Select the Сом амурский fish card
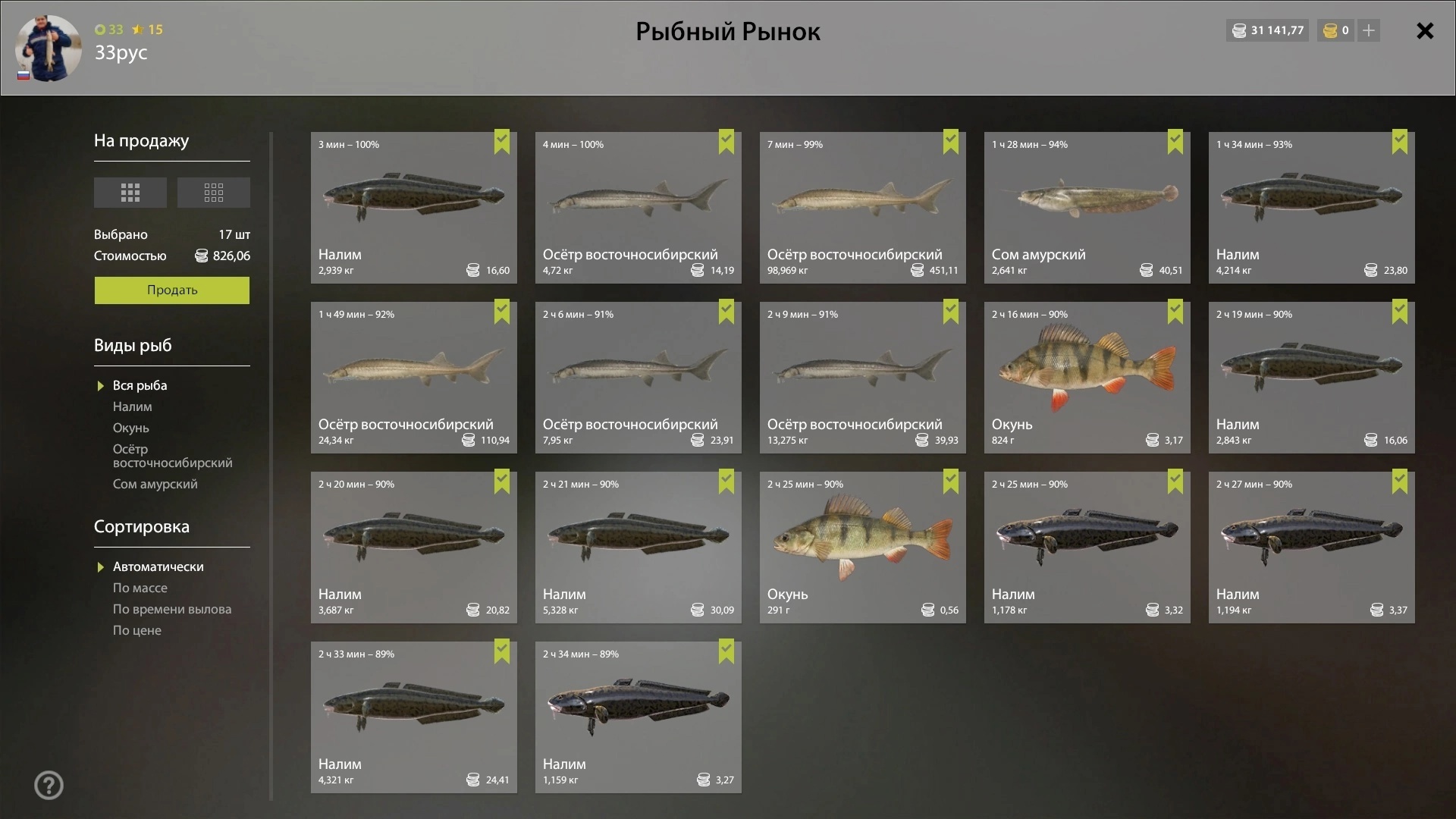The height and width of the screenshot is (819, 1456). [x=1087, y=208]
